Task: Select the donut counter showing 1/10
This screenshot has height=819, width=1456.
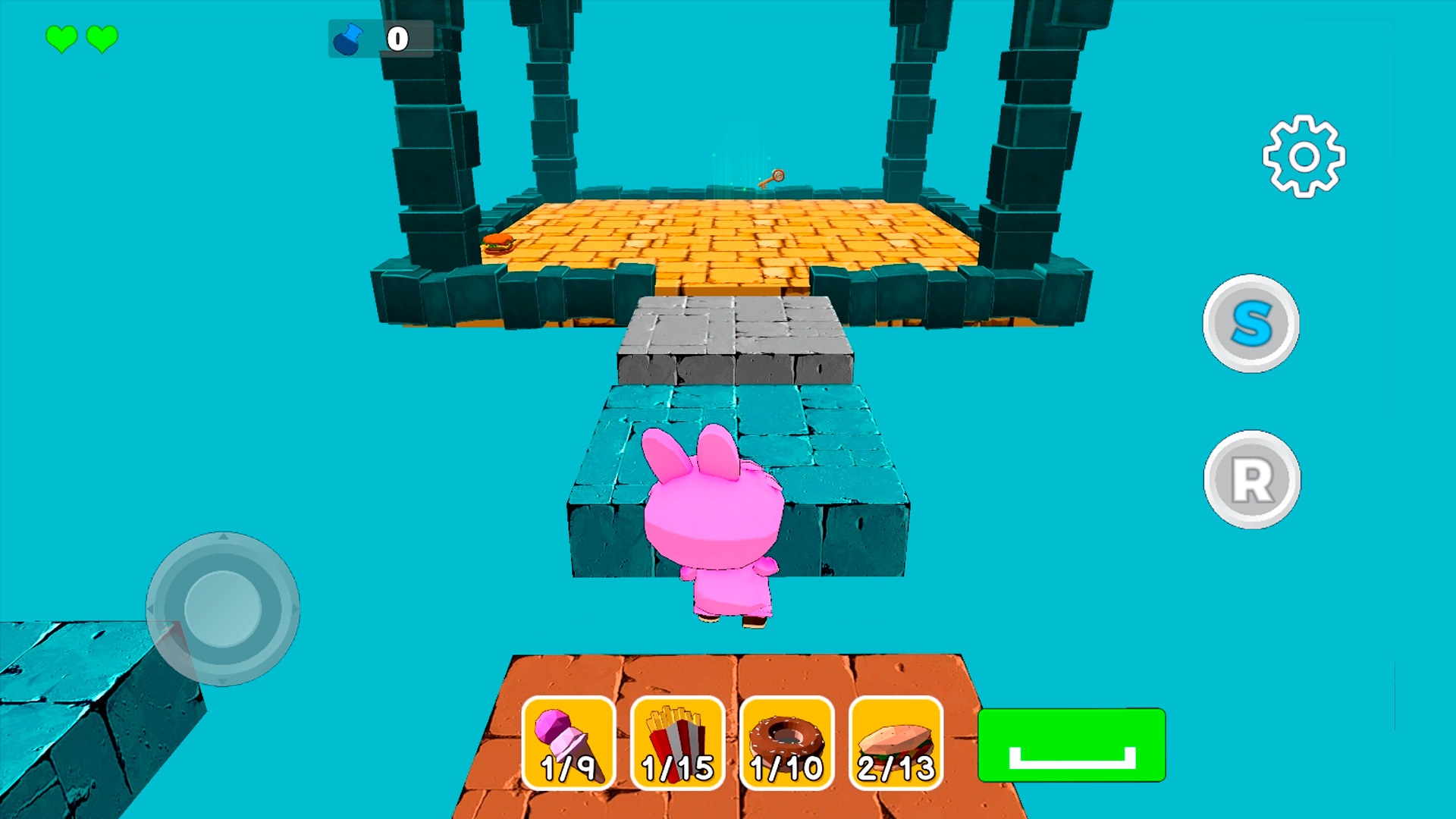Action: (787, 743)
